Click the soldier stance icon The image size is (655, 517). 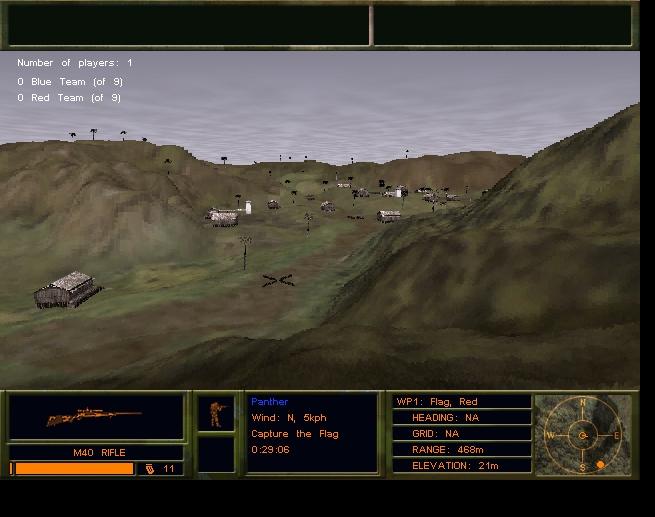tap(215, 413)
